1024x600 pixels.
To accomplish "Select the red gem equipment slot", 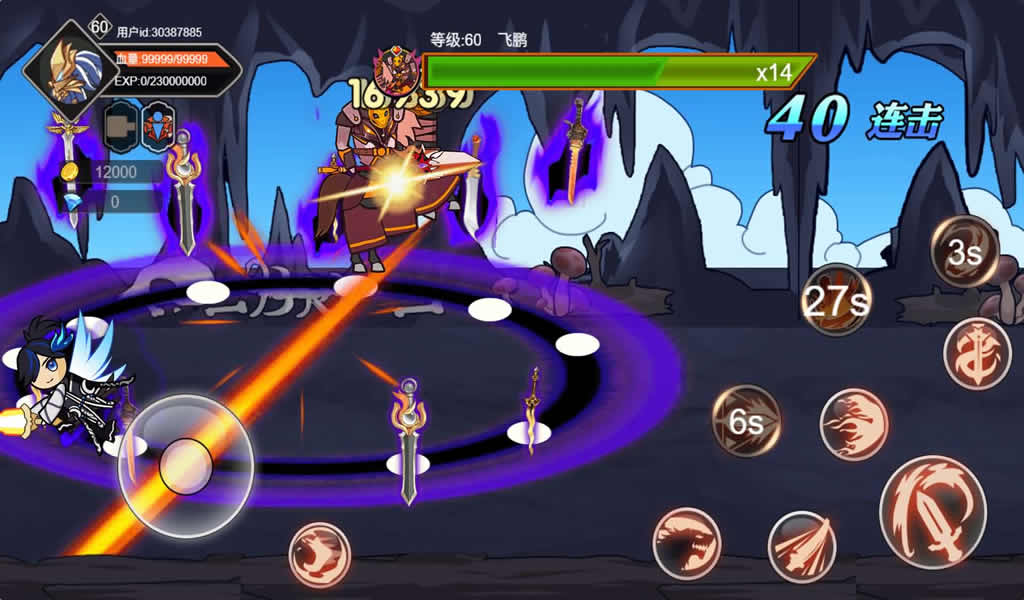I will (x=158, y=124).
